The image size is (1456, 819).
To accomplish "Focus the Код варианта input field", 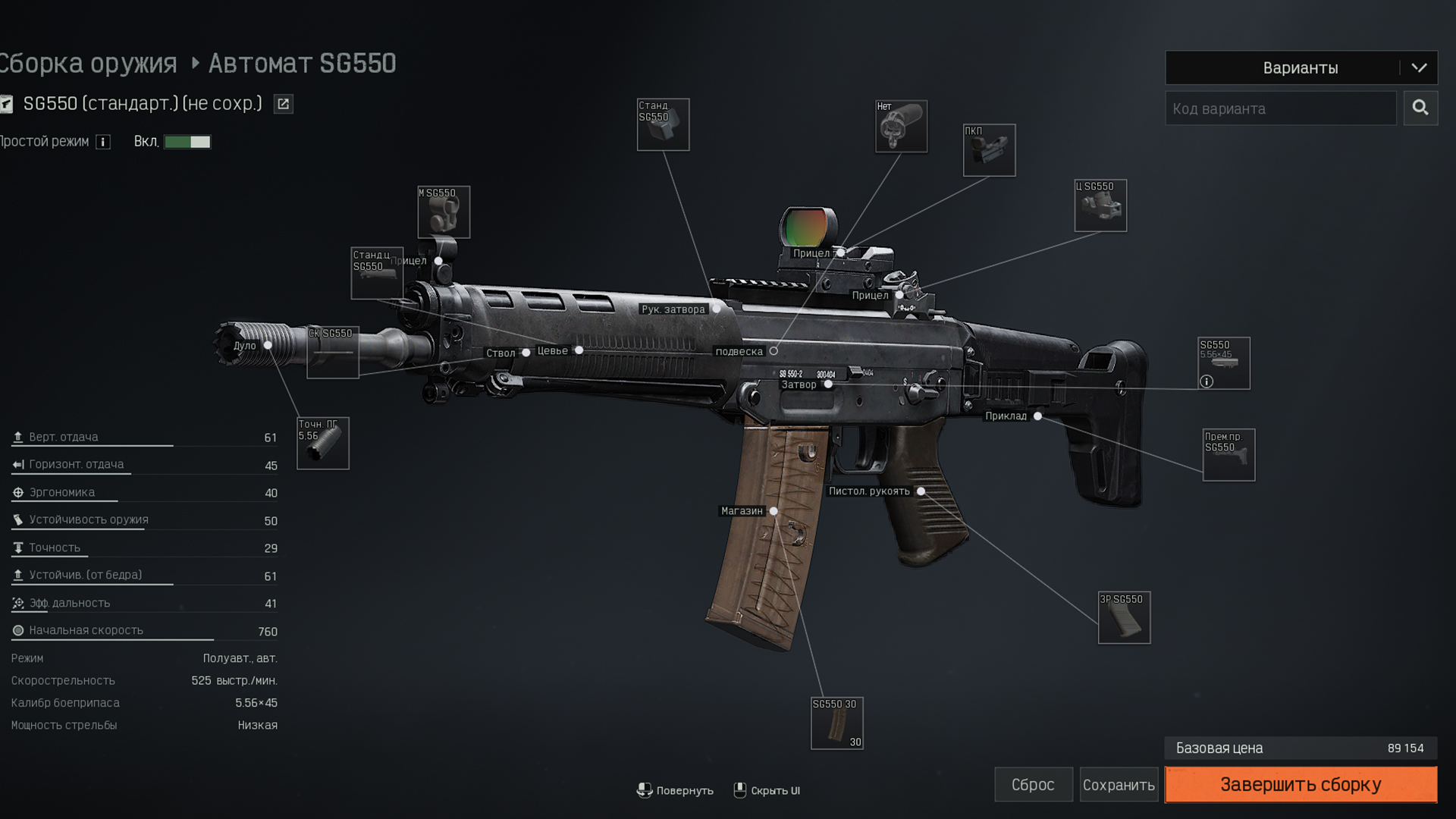I will point(1280,108).
